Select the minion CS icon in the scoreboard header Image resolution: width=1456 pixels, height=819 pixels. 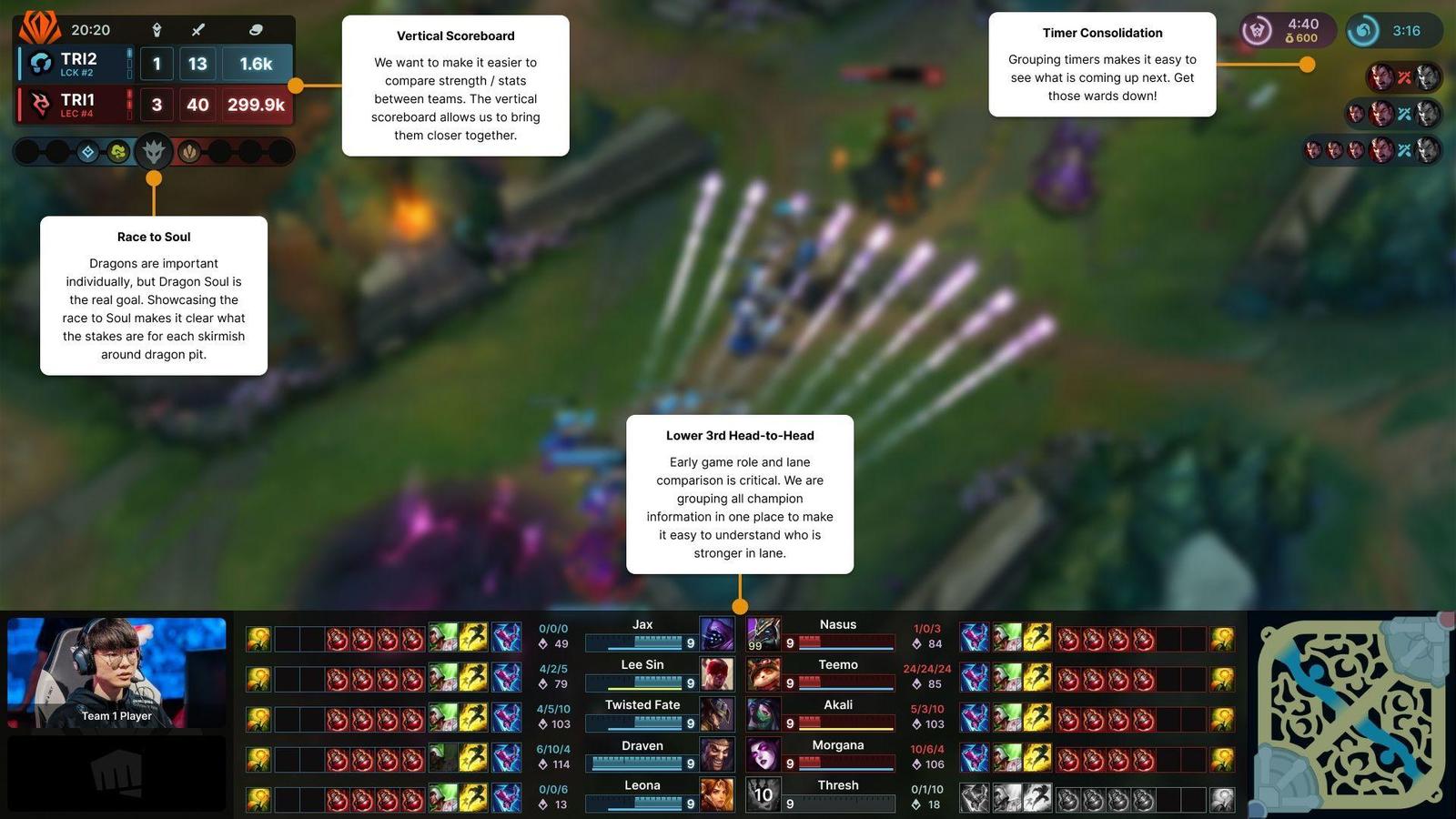255,29
